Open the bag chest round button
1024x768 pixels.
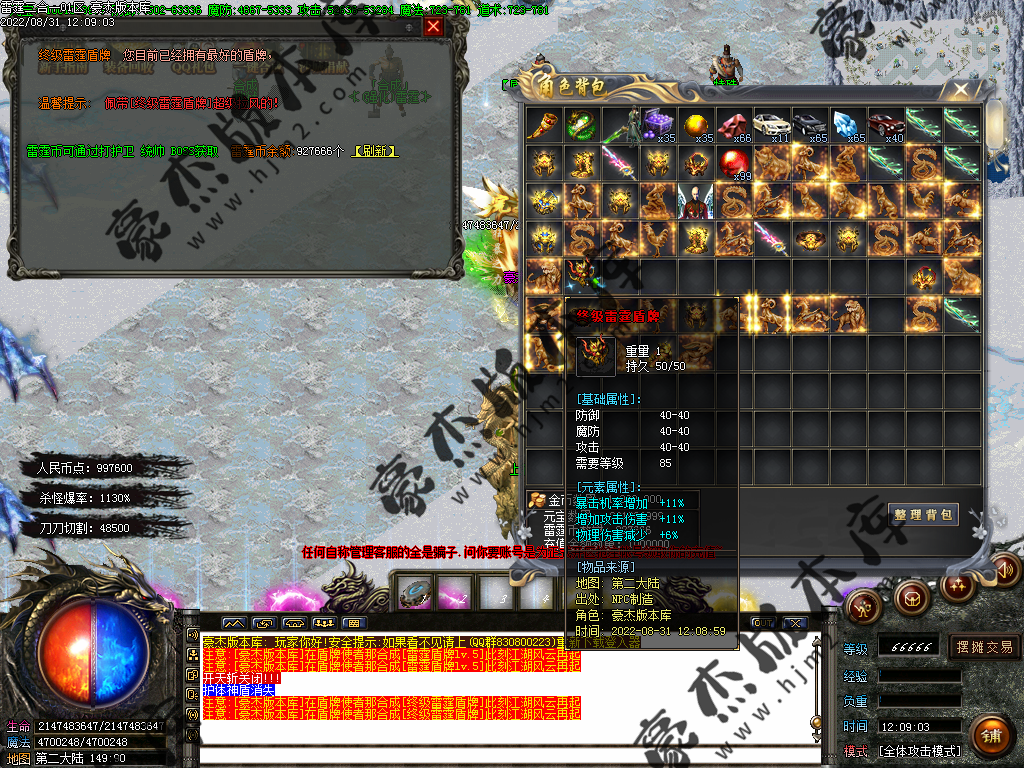[x=911, y=598]
